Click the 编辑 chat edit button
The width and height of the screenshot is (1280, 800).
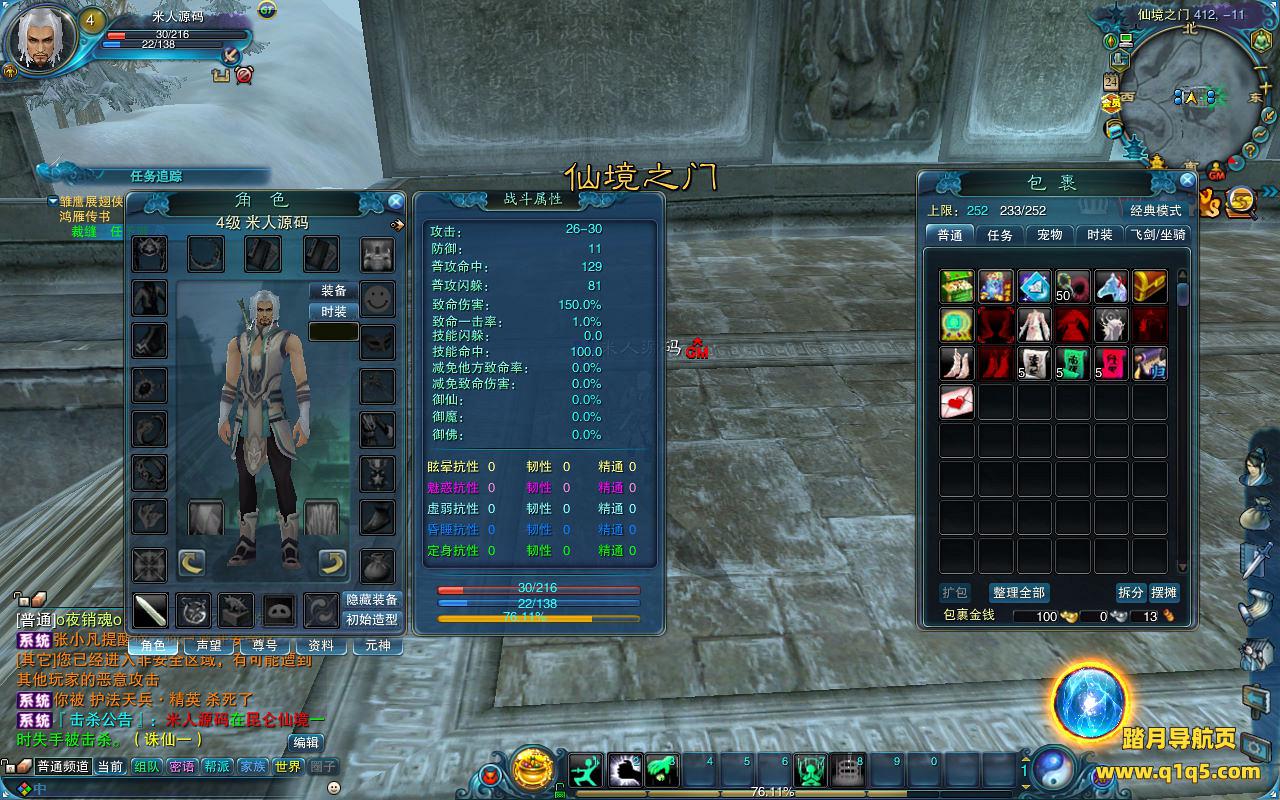pos(306,742)
